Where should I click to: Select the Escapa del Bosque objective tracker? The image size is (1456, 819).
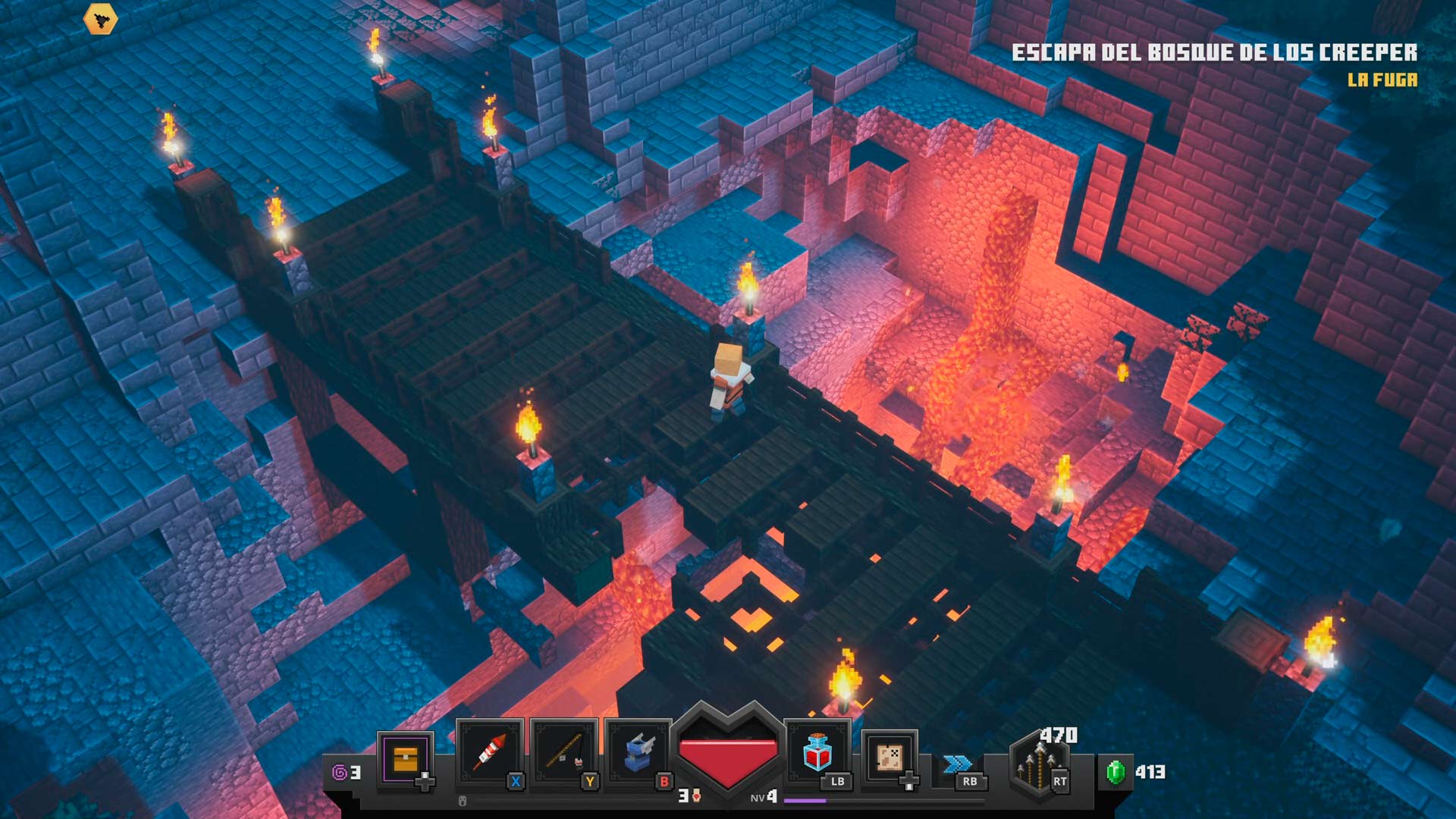(1214, 52)
